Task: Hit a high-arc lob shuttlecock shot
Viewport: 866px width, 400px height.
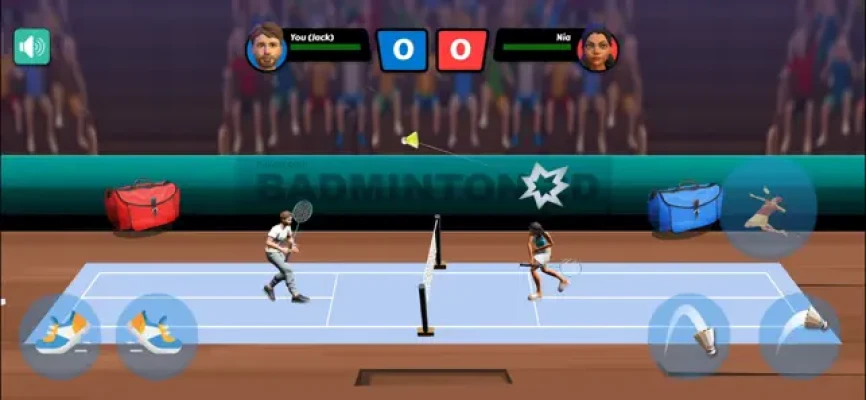Action: coord(688,334)
